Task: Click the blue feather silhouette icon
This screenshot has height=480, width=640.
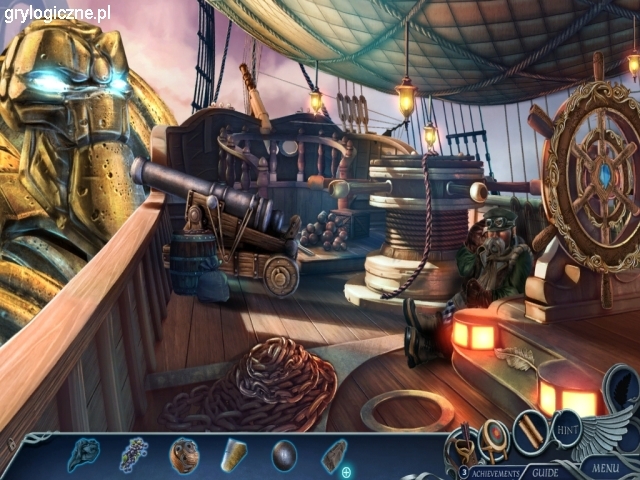Action: [x=622, y=388]
